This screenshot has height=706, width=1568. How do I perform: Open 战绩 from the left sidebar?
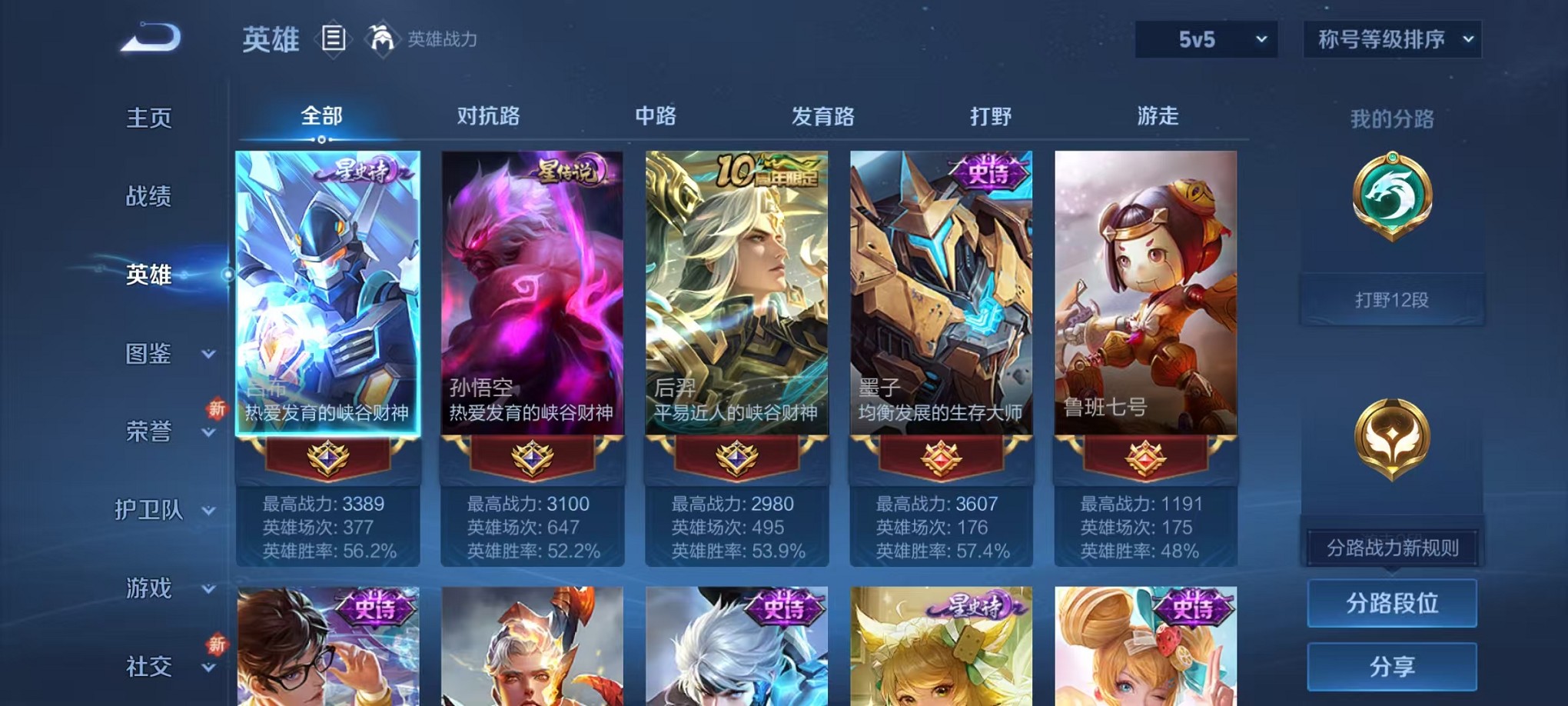tap(148, 197)
